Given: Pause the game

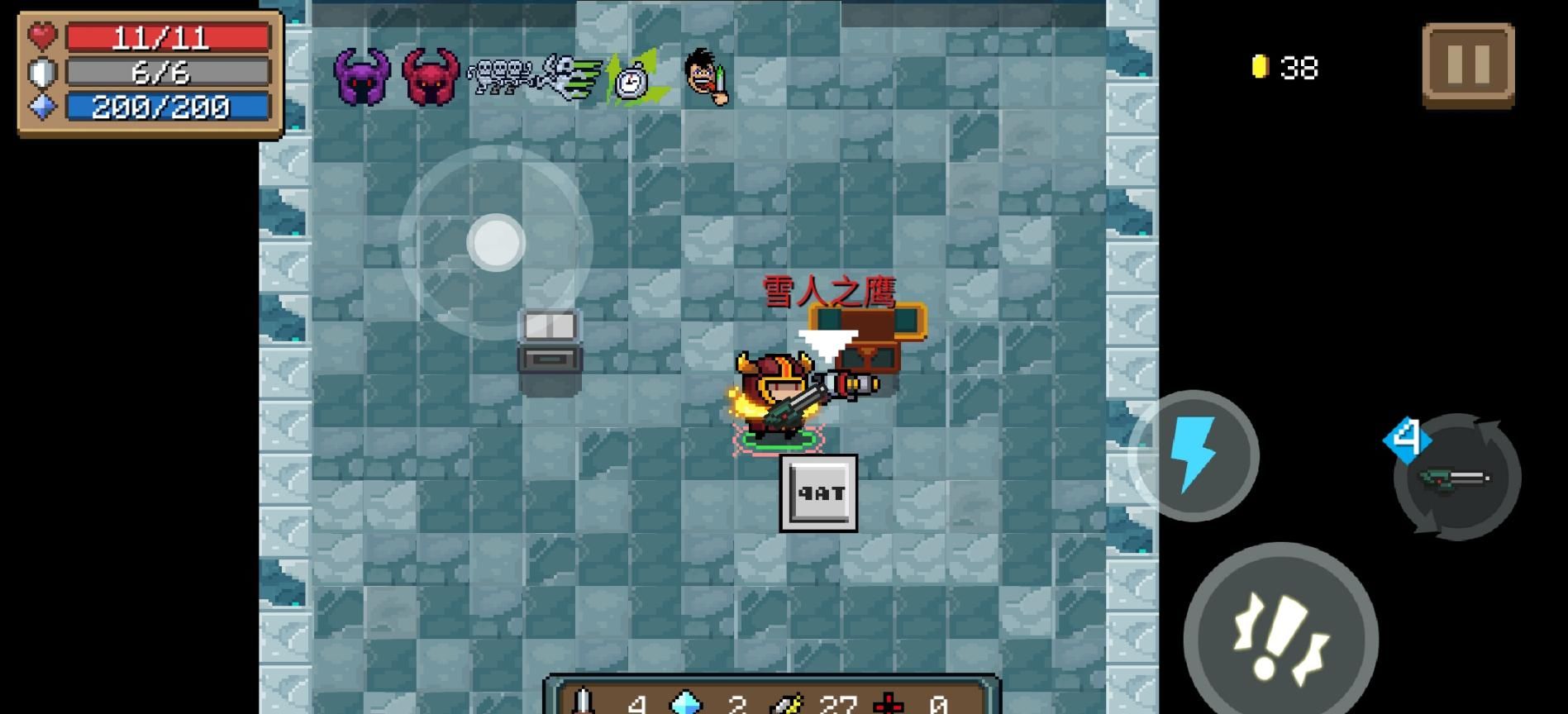Looking at the screenshot, I should click(x=1468, y=64).
